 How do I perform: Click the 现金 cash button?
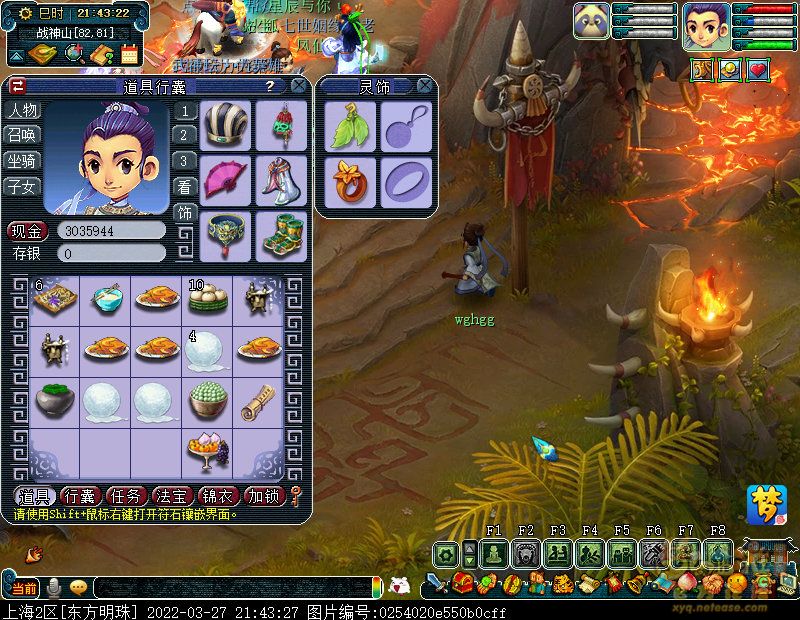click(28, 231)
